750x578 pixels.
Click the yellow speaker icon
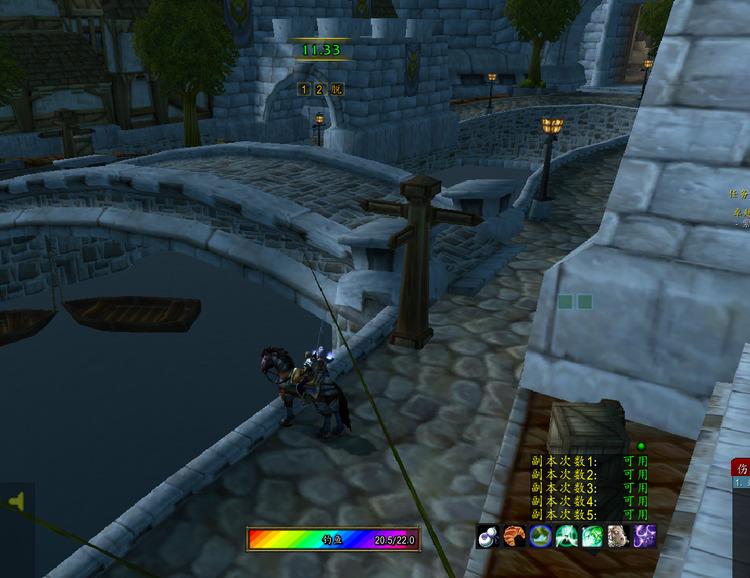(x=16, y=501)
